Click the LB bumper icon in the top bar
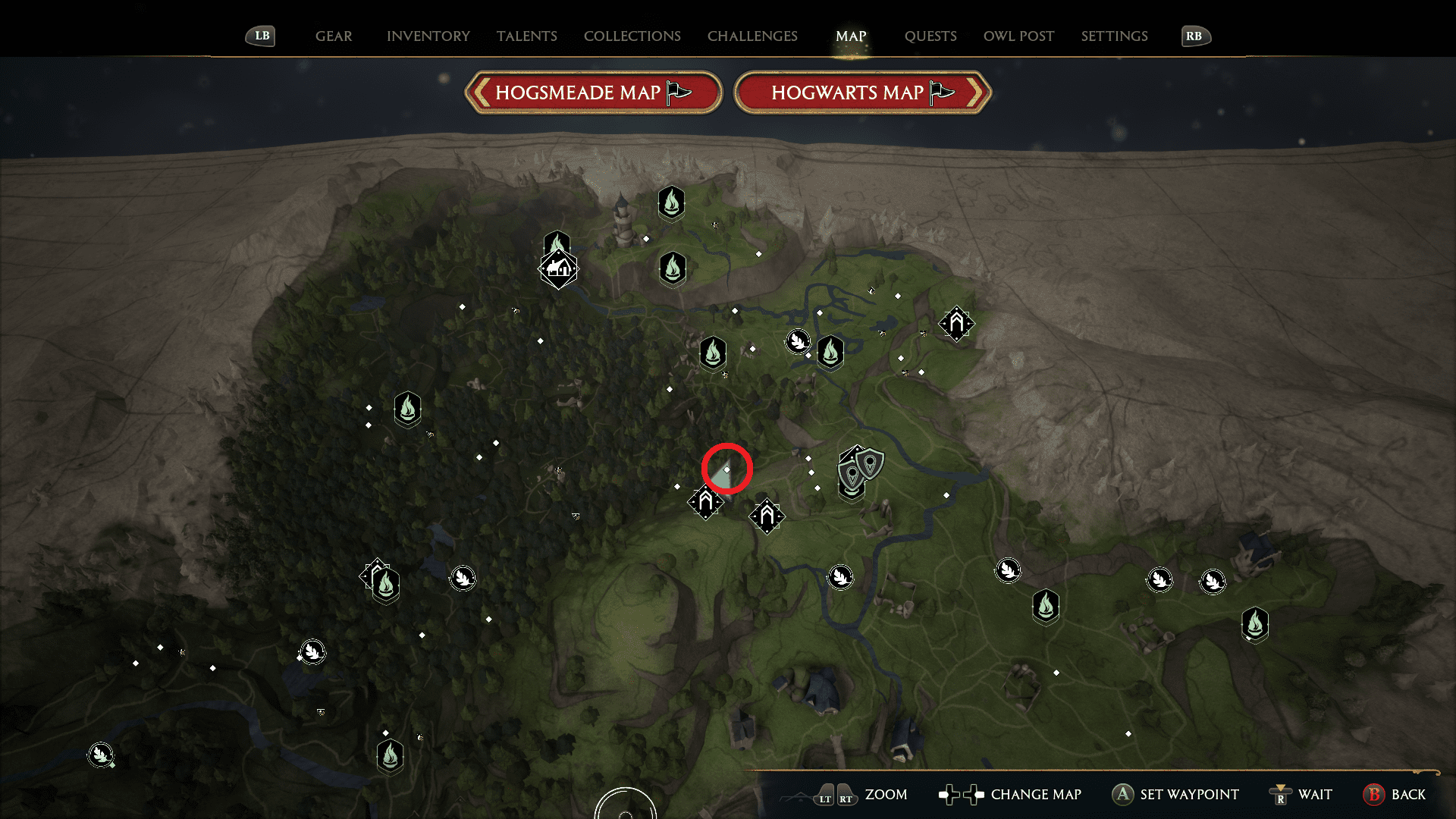Screen dimensions: 1456x819 260,36
